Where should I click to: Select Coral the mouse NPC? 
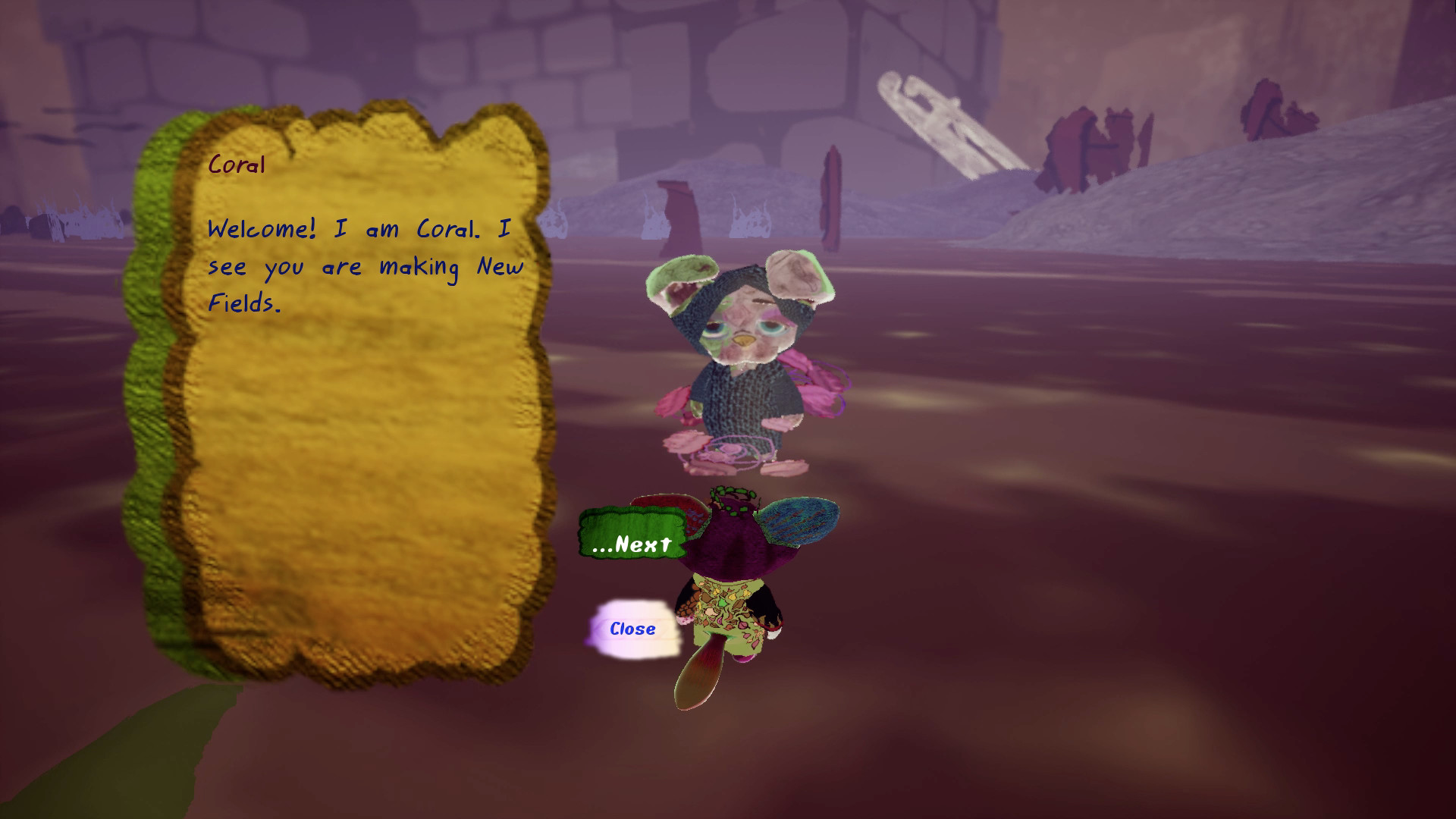coord(747,356)
